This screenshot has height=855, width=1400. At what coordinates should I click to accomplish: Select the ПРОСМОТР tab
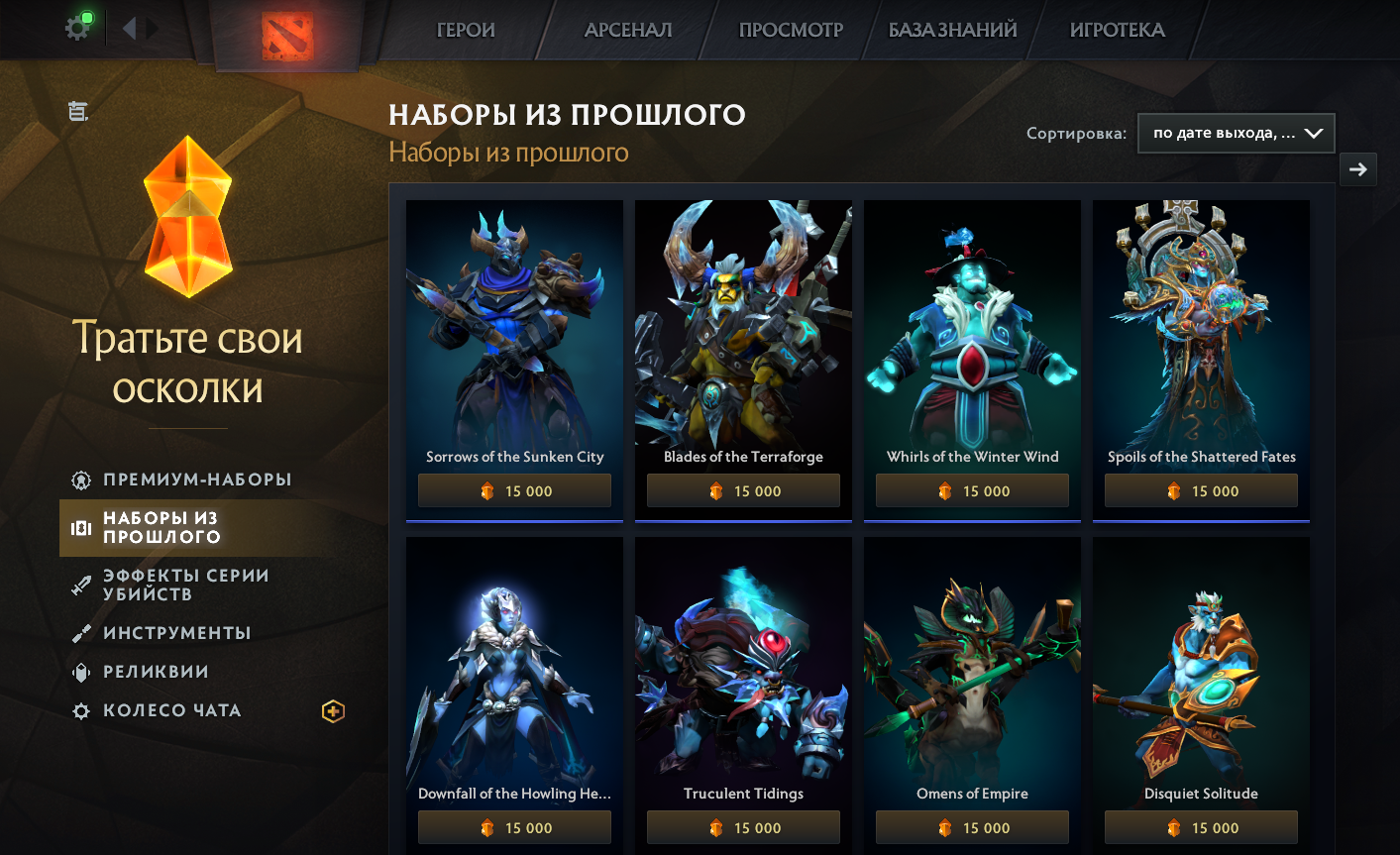[x=791, y=30]
